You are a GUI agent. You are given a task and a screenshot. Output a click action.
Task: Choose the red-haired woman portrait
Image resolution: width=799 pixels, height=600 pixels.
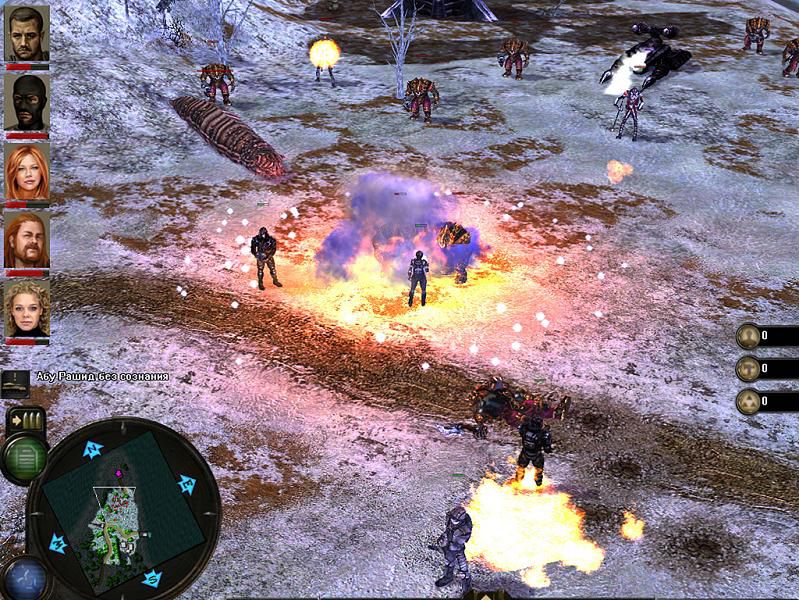(x=27, y=171)
